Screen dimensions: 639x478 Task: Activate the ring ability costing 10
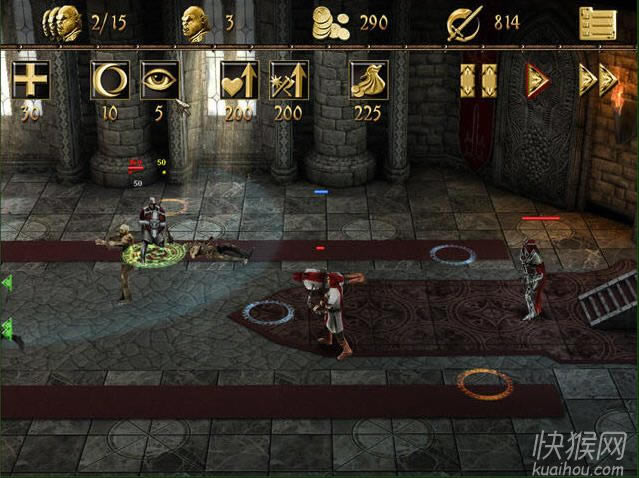point(108,80)
